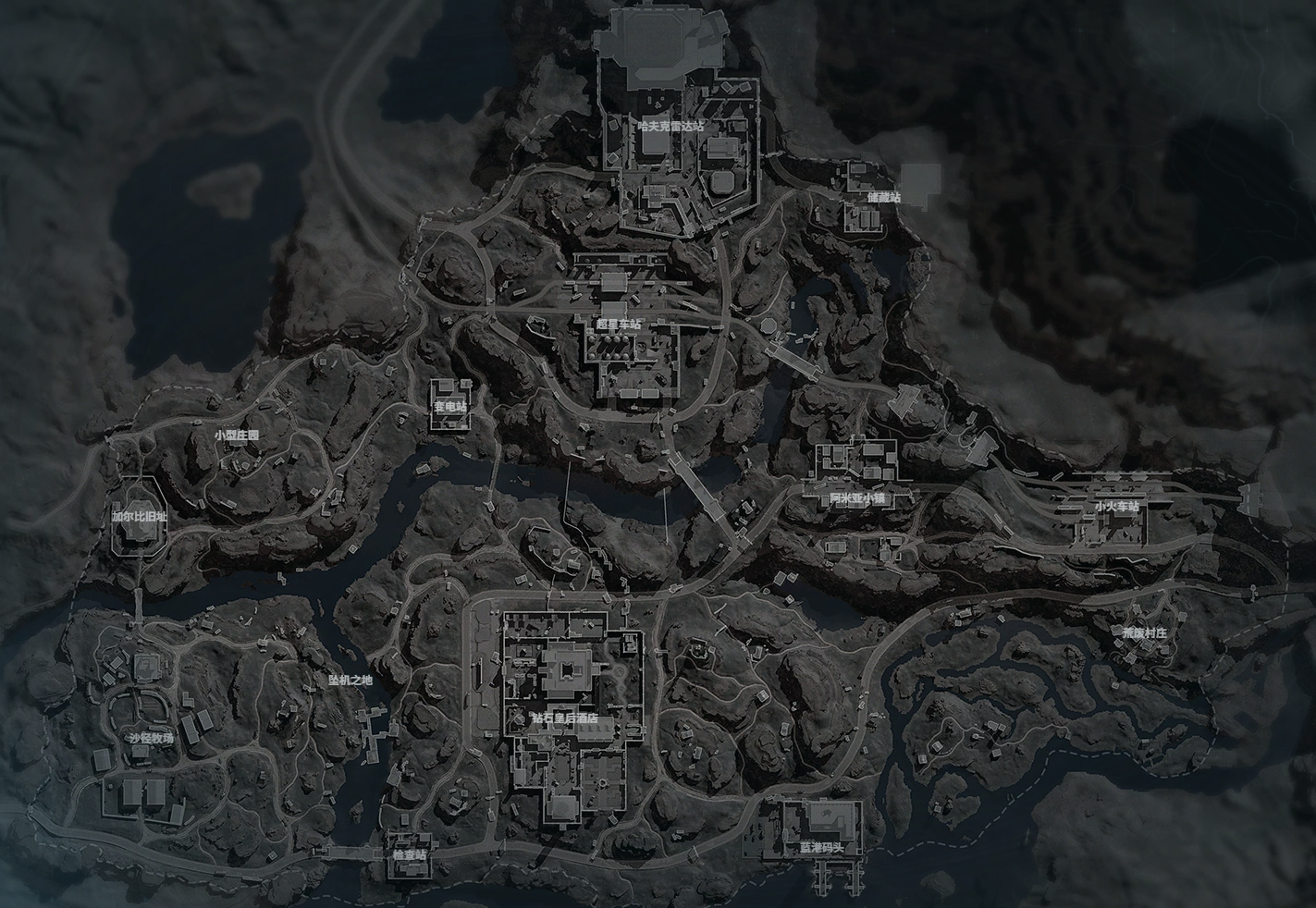Click the 小火车站 map label
This screenshot has height=908, width=1316.
click(1116, 506)
